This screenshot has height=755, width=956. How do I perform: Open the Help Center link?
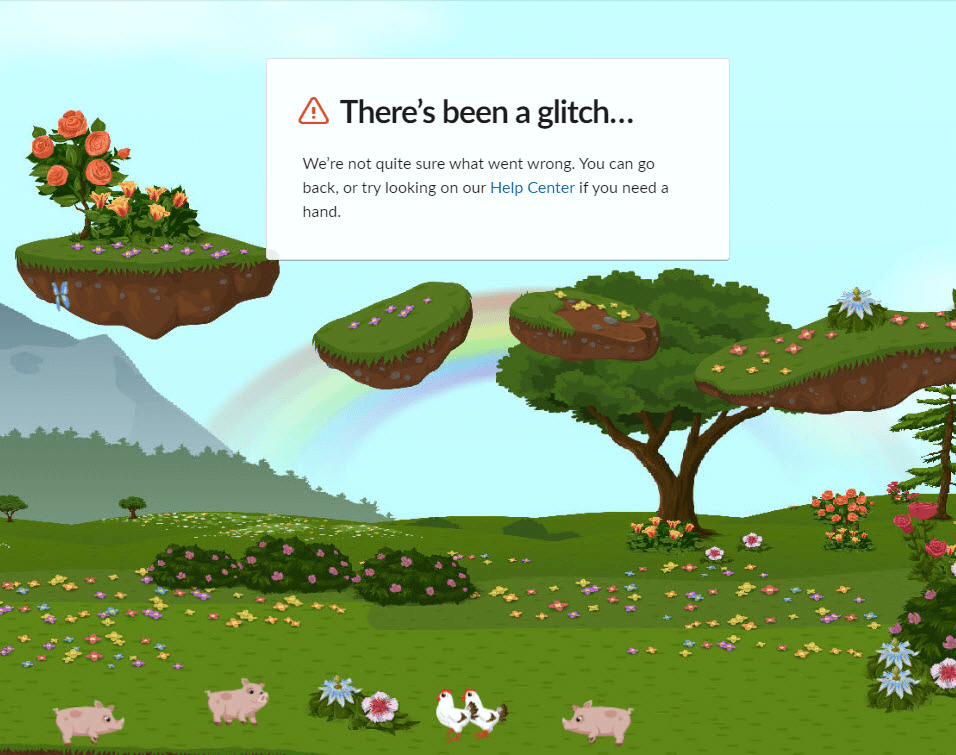click(532, 188)
